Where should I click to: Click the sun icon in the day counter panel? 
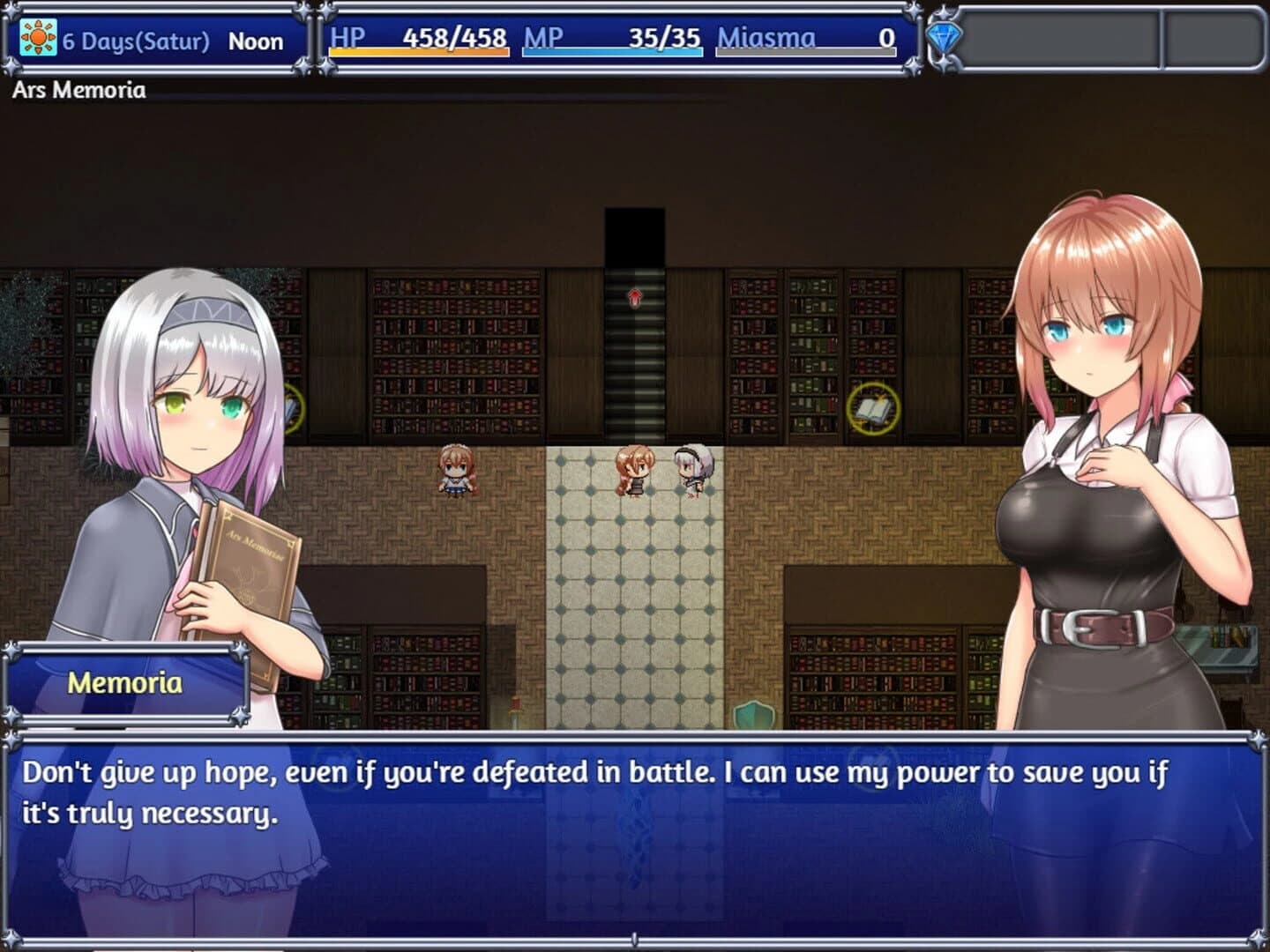[x=37, y=39]
